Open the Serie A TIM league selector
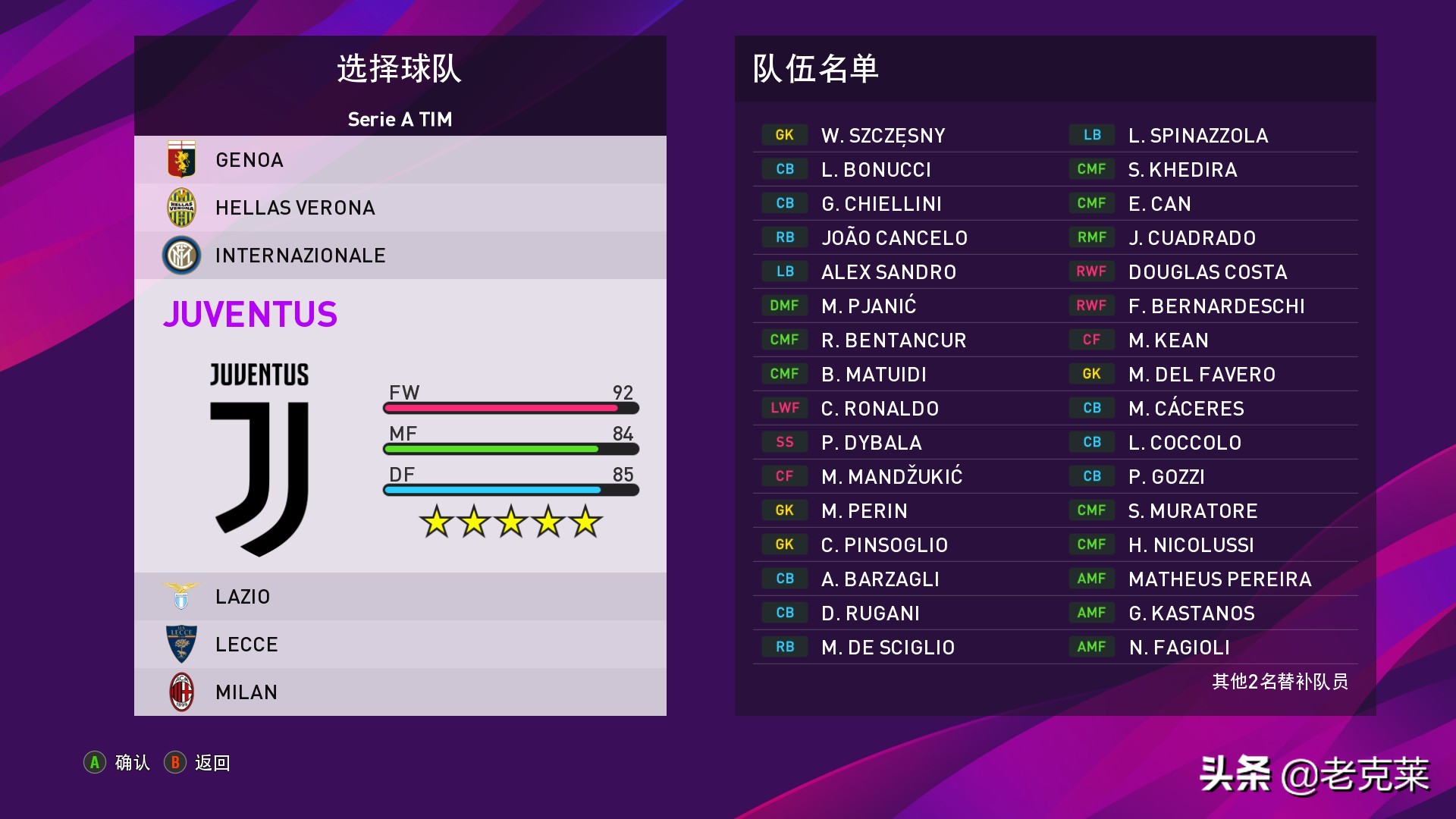The image size is (1456, 819). point(399,119)
